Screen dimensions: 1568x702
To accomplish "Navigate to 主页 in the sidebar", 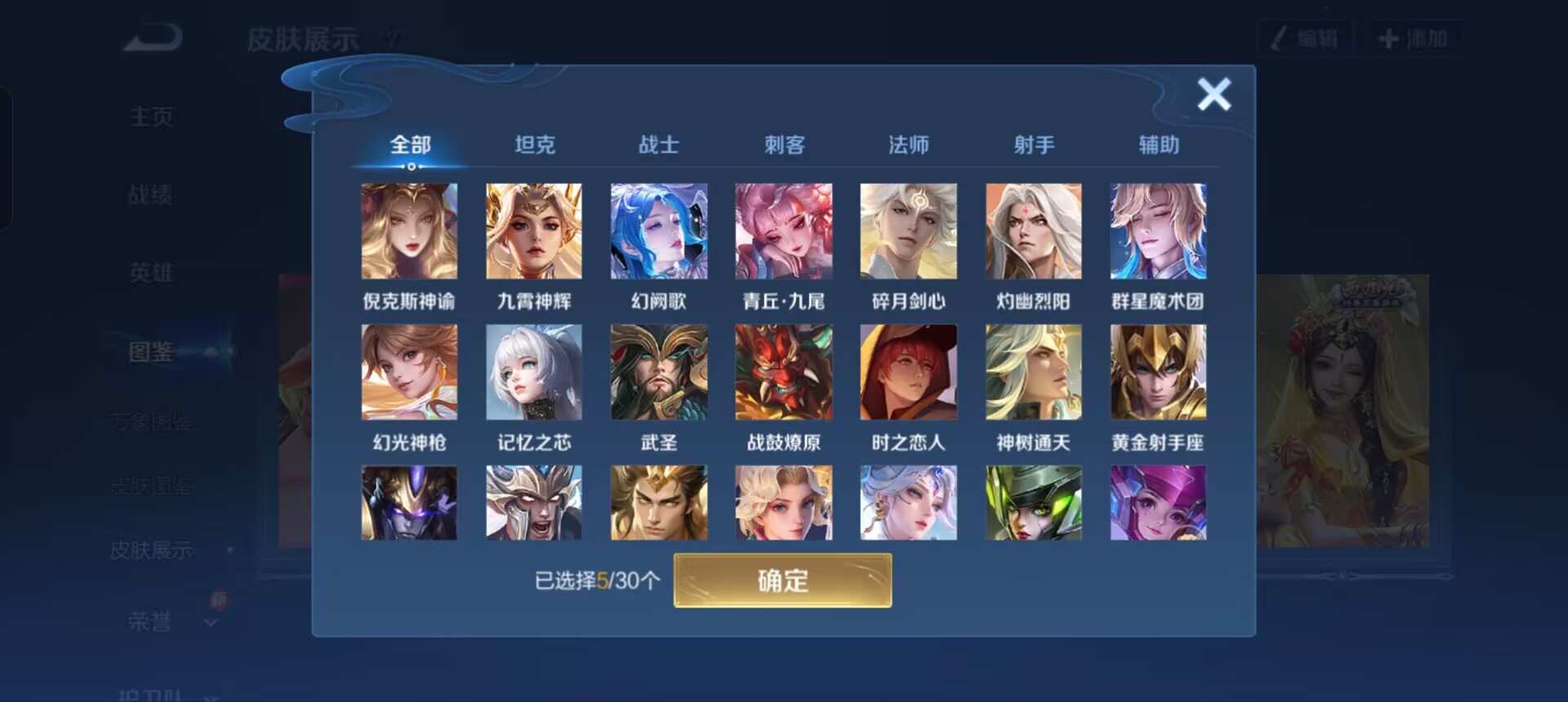I will [151, 117].
